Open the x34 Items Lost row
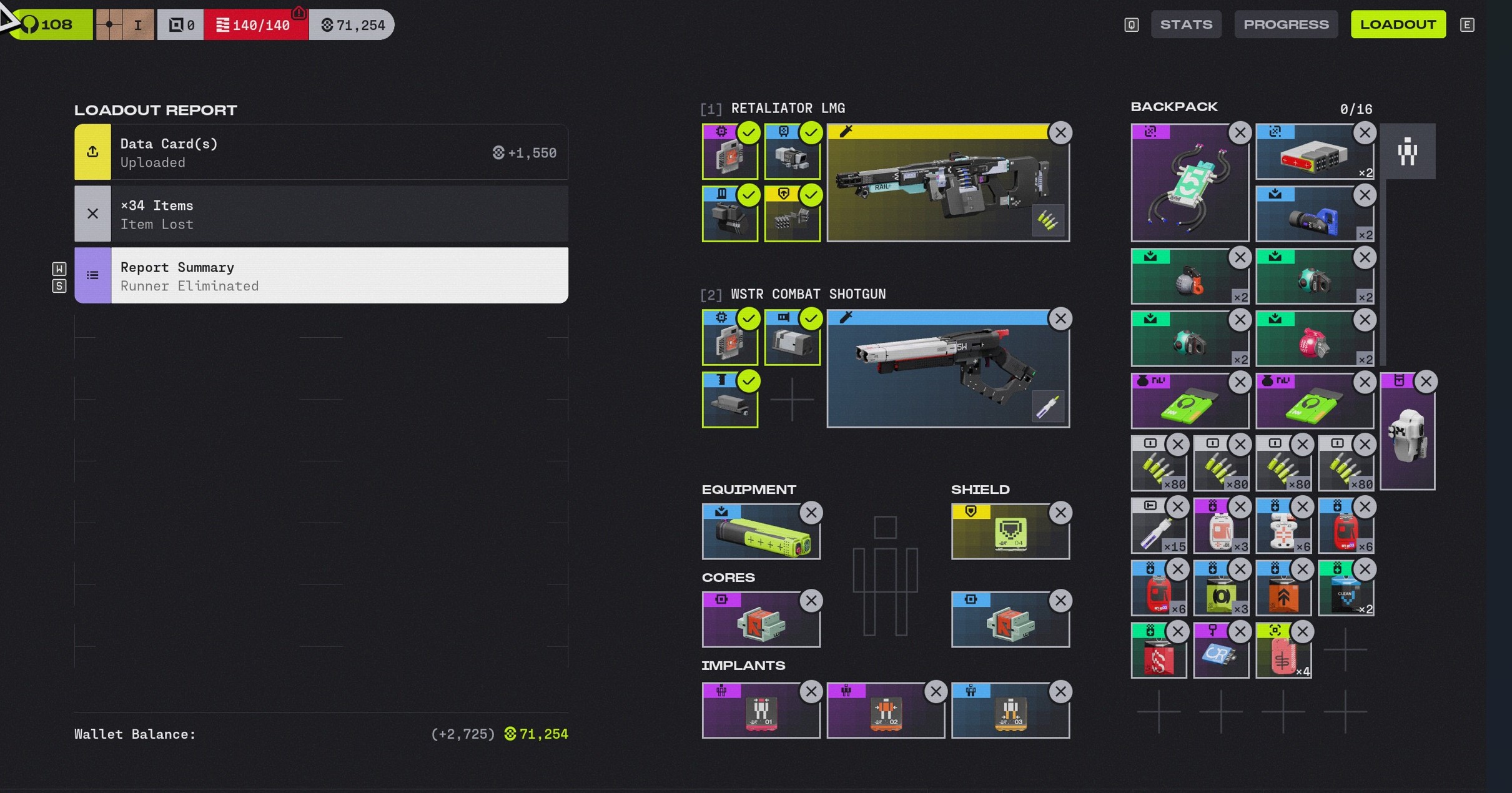 [x=321, y=214]
